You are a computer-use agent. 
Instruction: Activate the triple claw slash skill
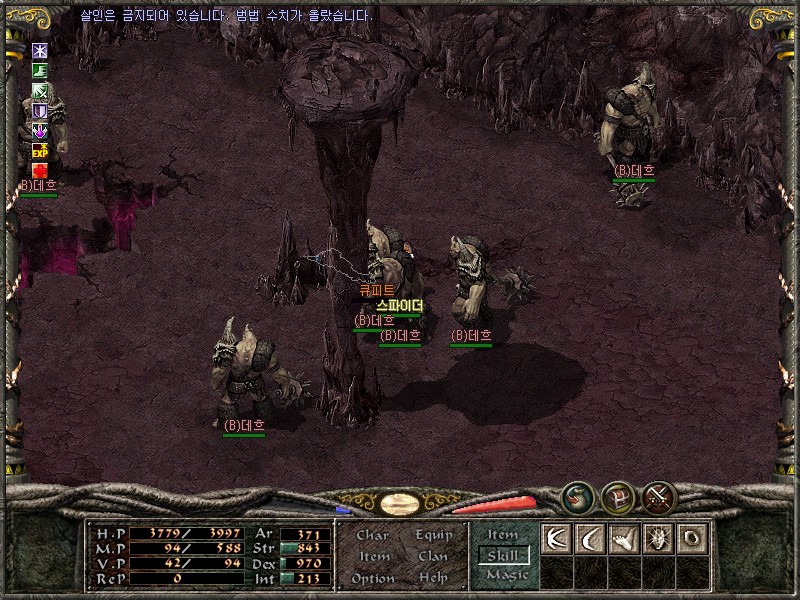click(x=555, y=538)
